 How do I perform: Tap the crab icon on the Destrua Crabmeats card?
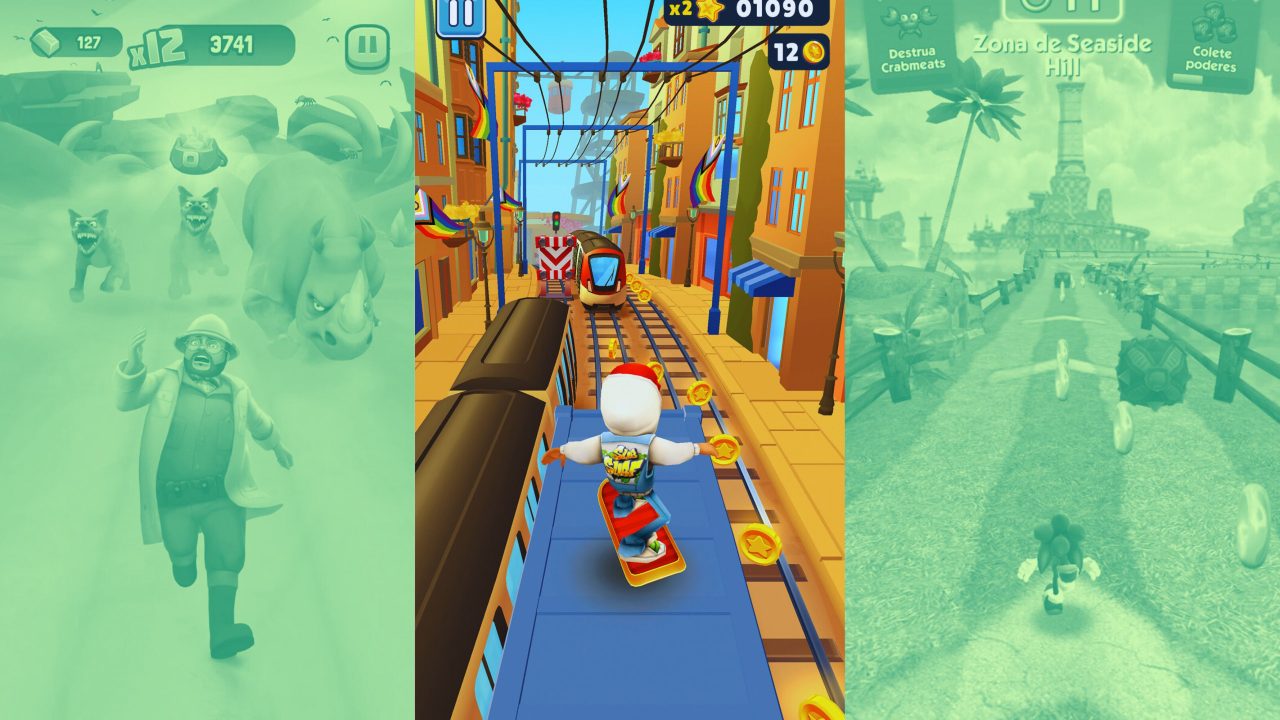908,22
